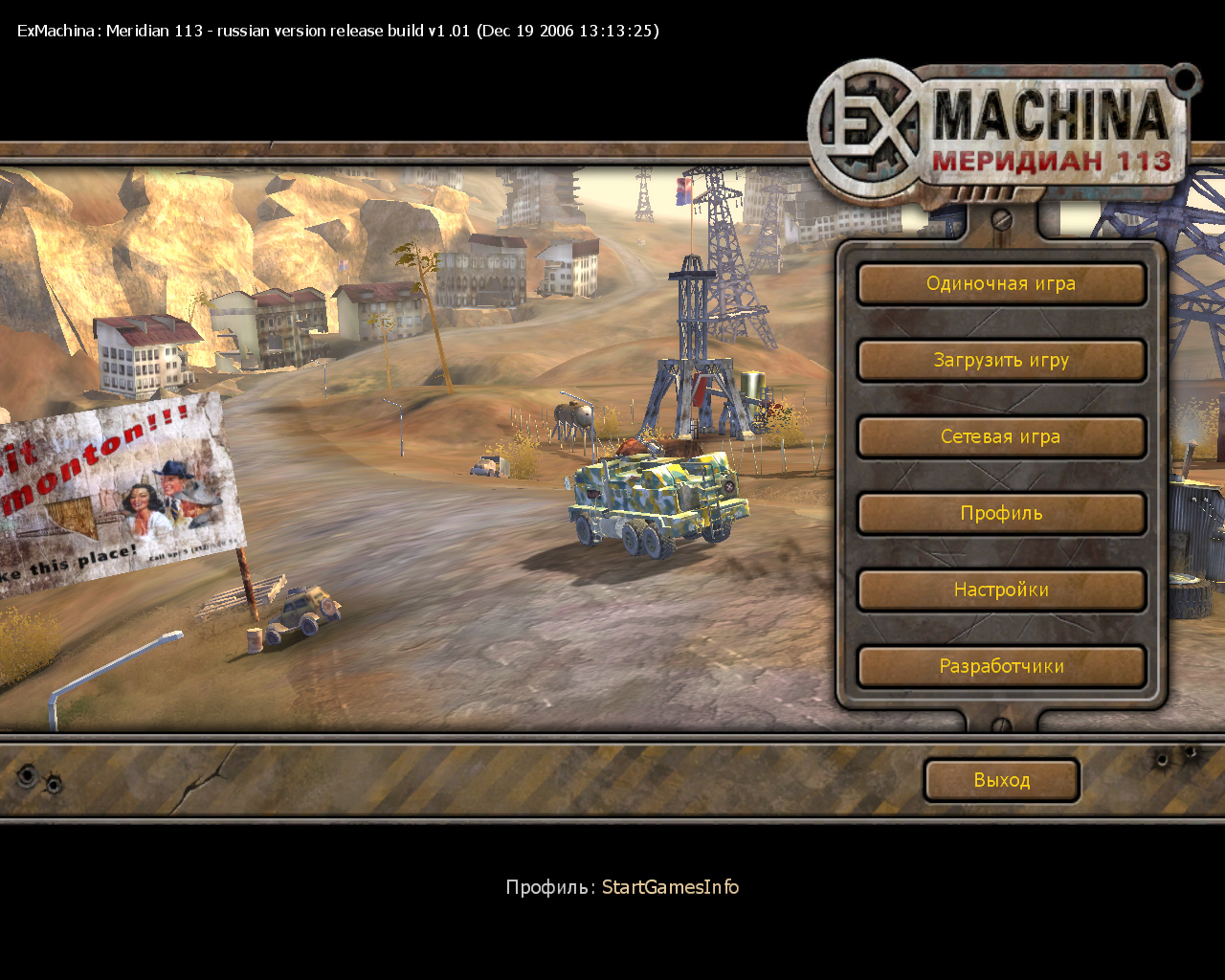Screen dimensions: 1225x980
Task: Go to Настройки settings
Action: click(1001, 590)
